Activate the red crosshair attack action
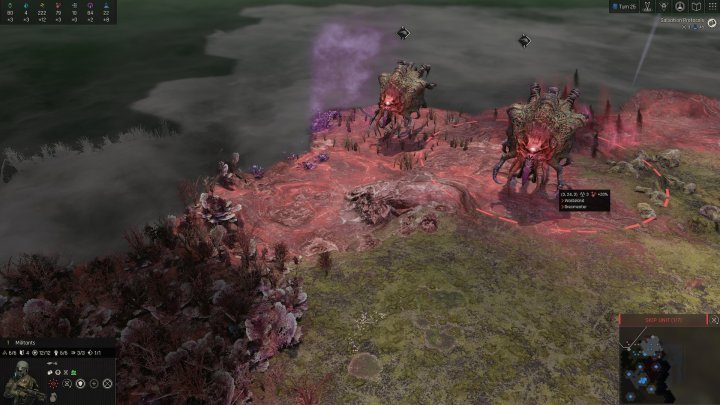720x405 pixels. (x=52, y=383)
